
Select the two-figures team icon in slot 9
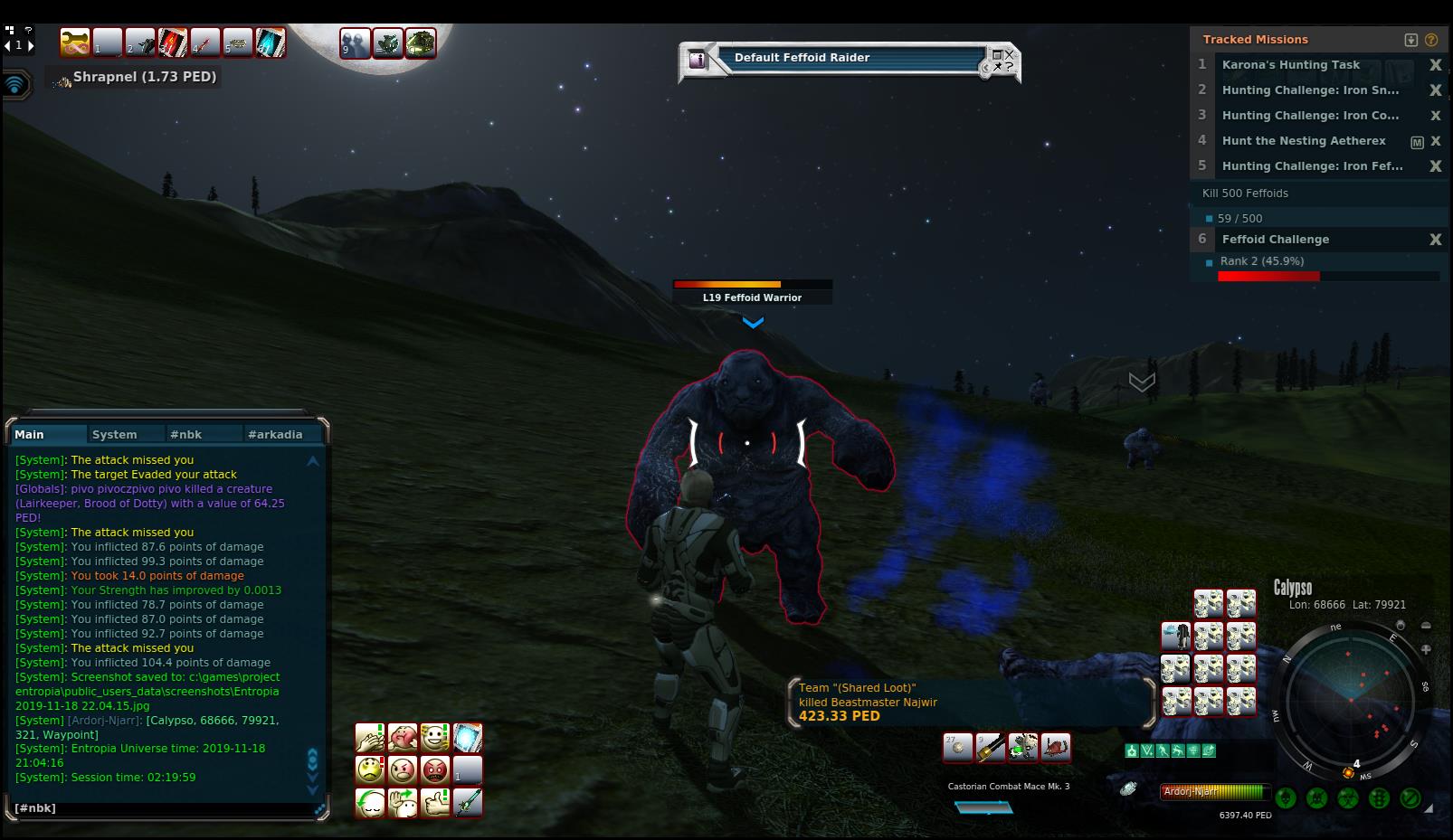pyautogui.click(x=355, y=43)
